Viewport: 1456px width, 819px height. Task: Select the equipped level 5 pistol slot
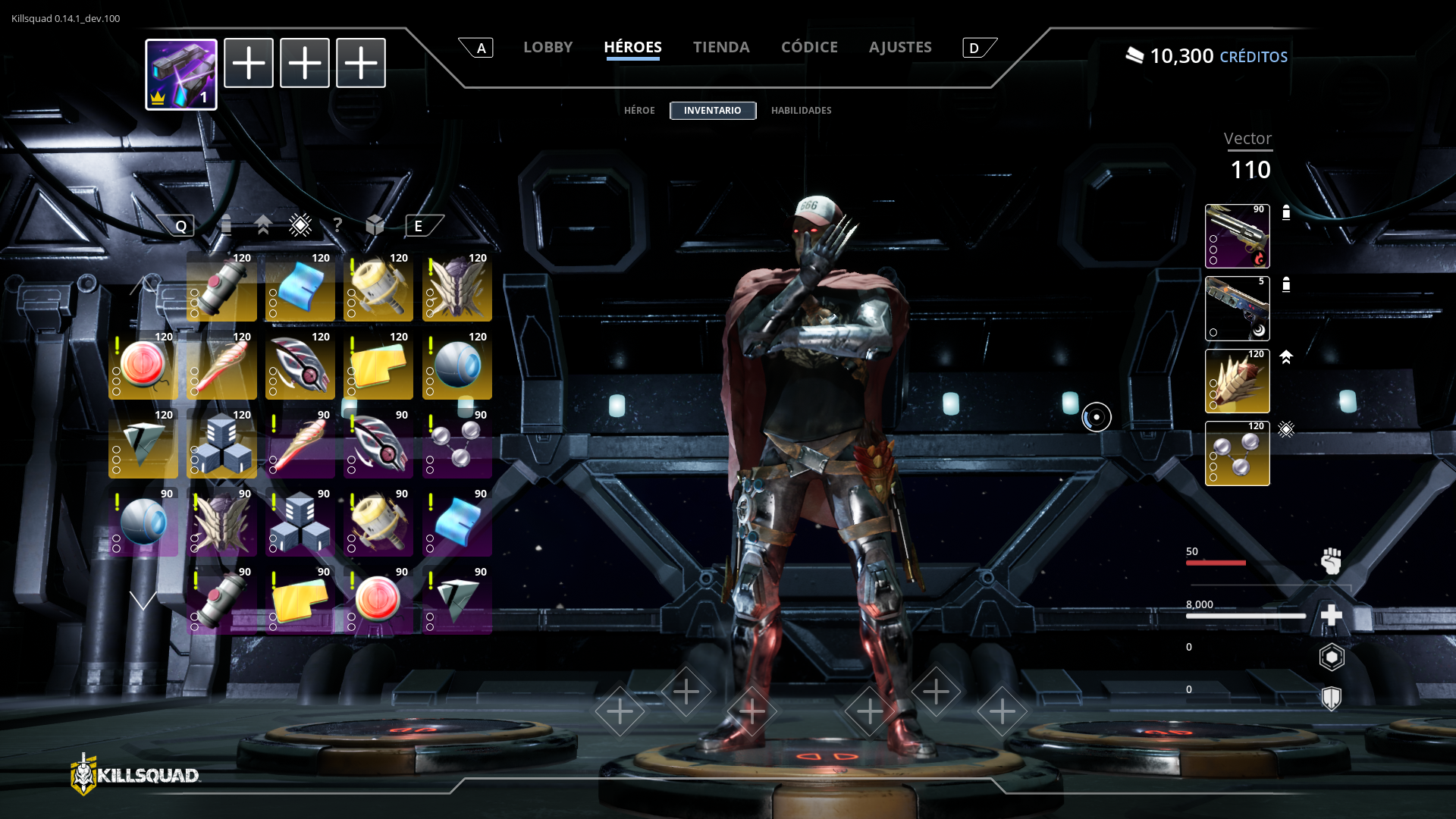[1237, 309]
